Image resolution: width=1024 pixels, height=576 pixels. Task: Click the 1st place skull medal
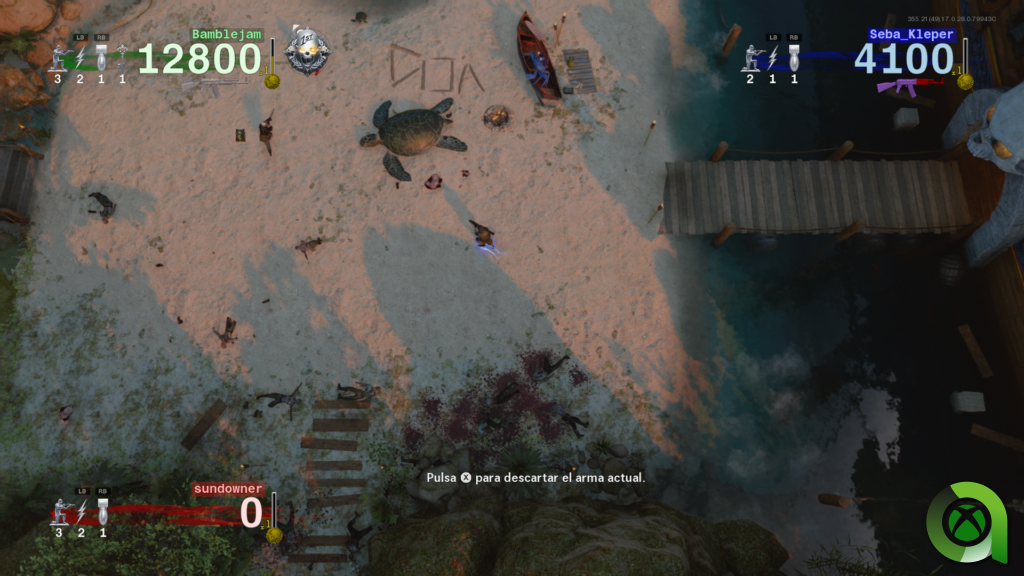pyautogui.click(x=305, y=51)
